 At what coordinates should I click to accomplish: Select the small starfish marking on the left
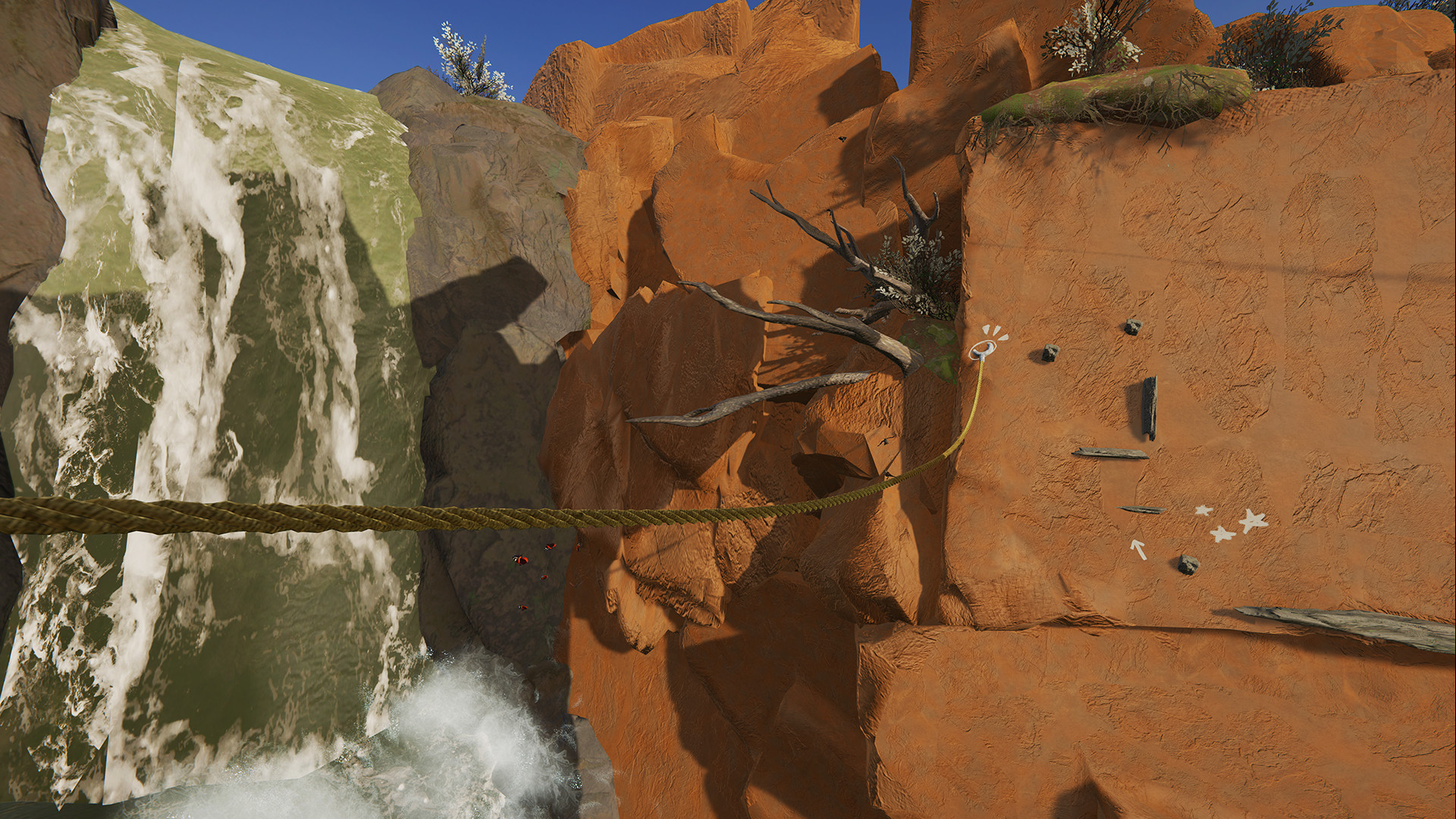(x=1203, y=510)
